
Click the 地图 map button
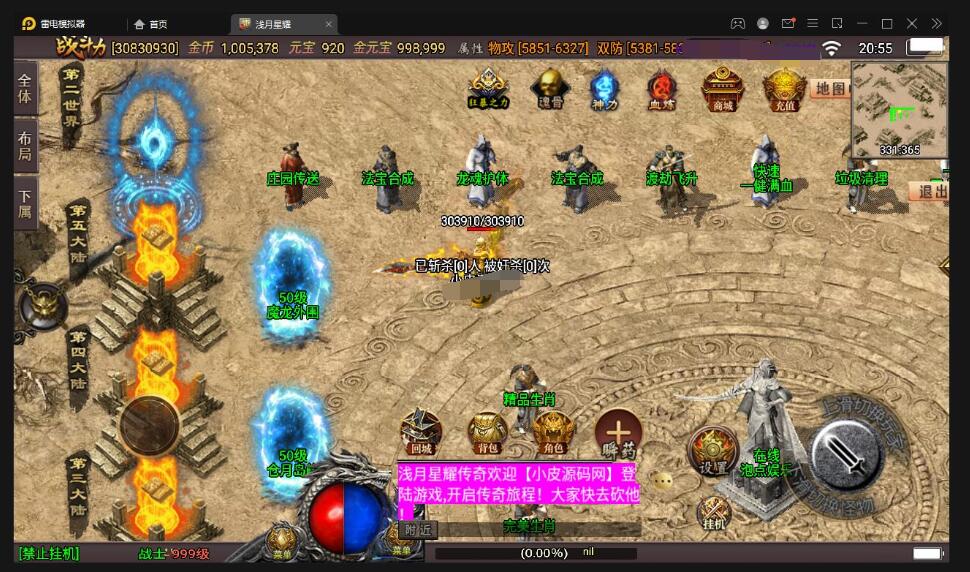tap(829, 89)
